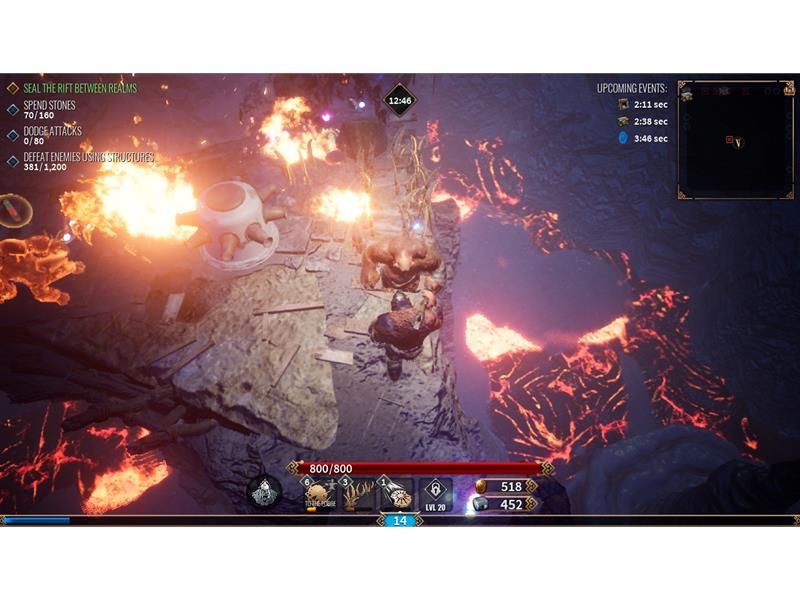Click the level 14 badge on the experience bar

(x=399, y=520)
